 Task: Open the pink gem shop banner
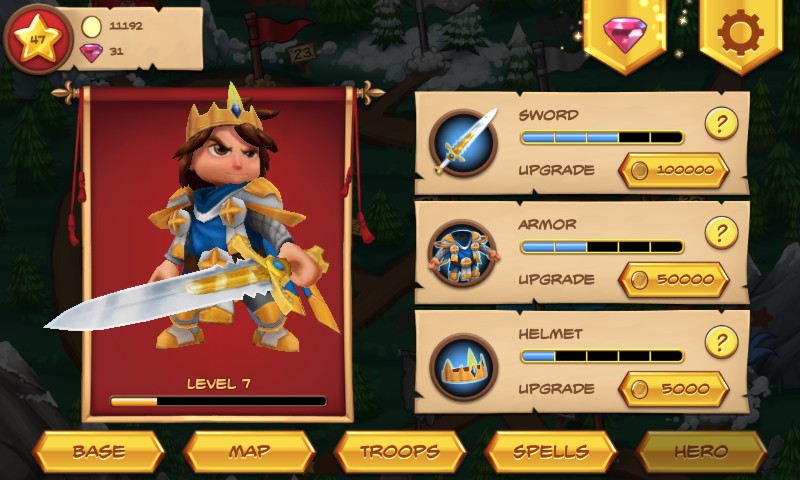coord(625,34)
